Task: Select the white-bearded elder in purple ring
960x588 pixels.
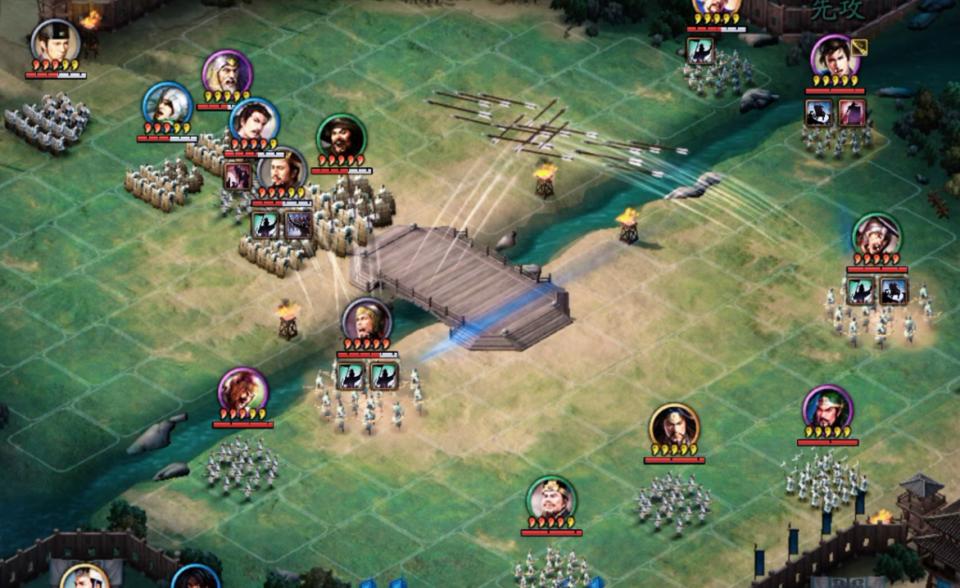Action: [226, 73]
